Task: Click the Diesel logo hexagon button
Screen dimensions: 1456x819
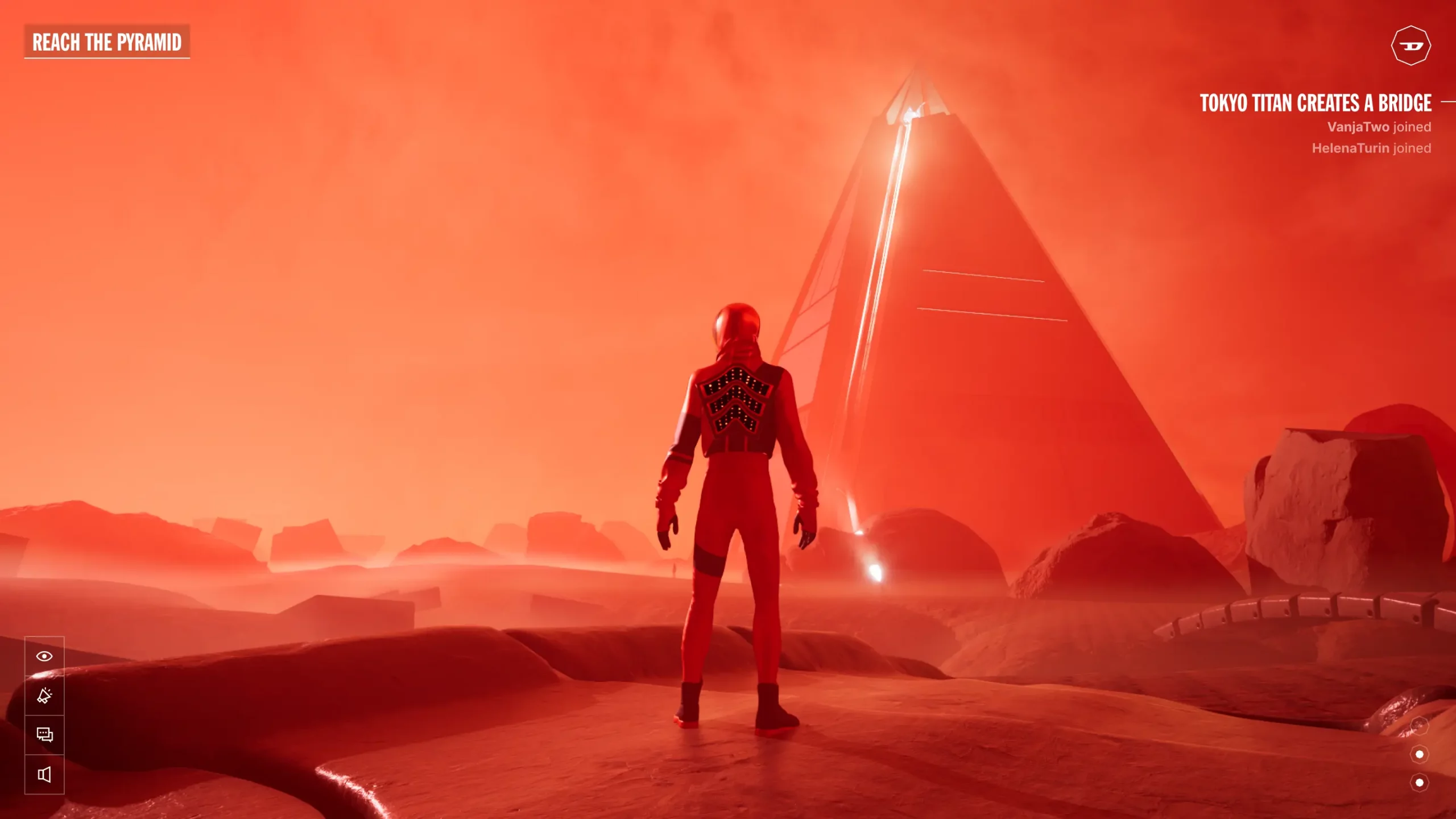Action: [1410, 45]
